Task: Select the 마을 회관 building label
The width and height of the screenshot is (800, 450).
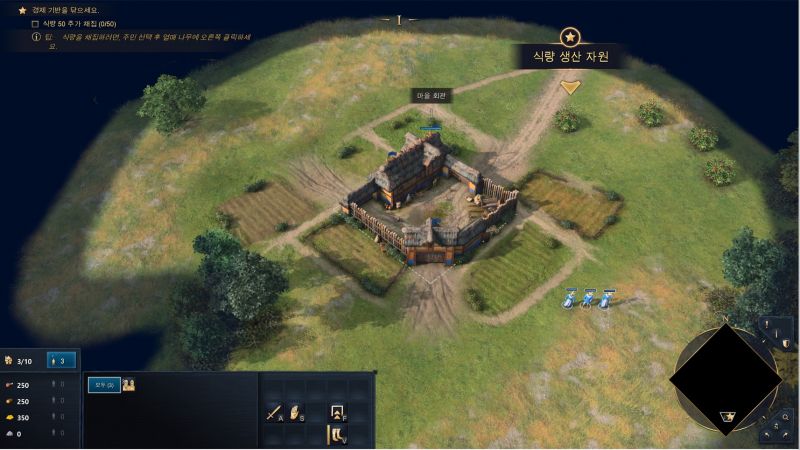Action: pos(432,96)
